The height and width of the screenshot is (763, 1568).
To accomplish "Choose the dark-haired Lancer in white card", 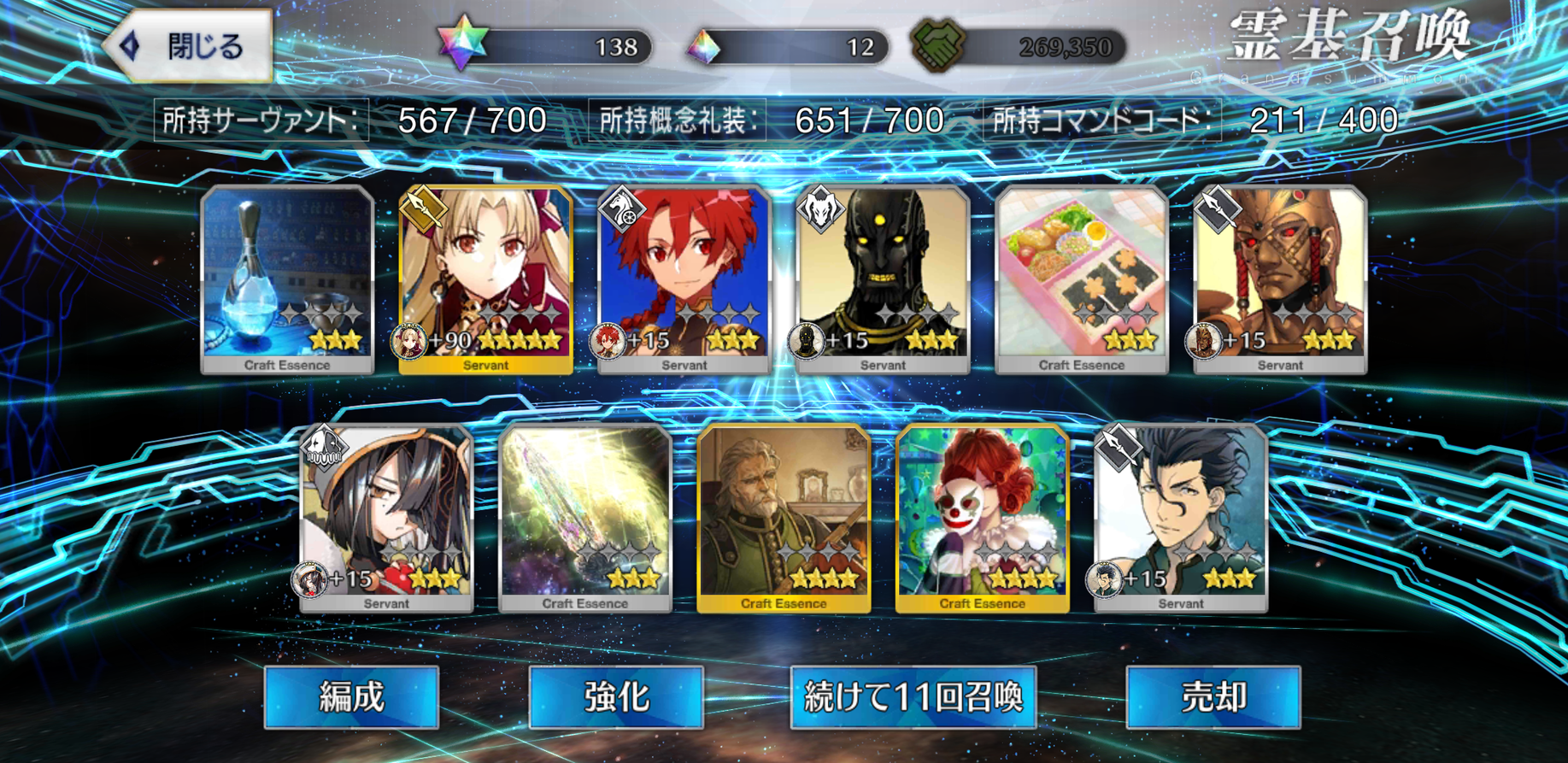I will 1180,518.
